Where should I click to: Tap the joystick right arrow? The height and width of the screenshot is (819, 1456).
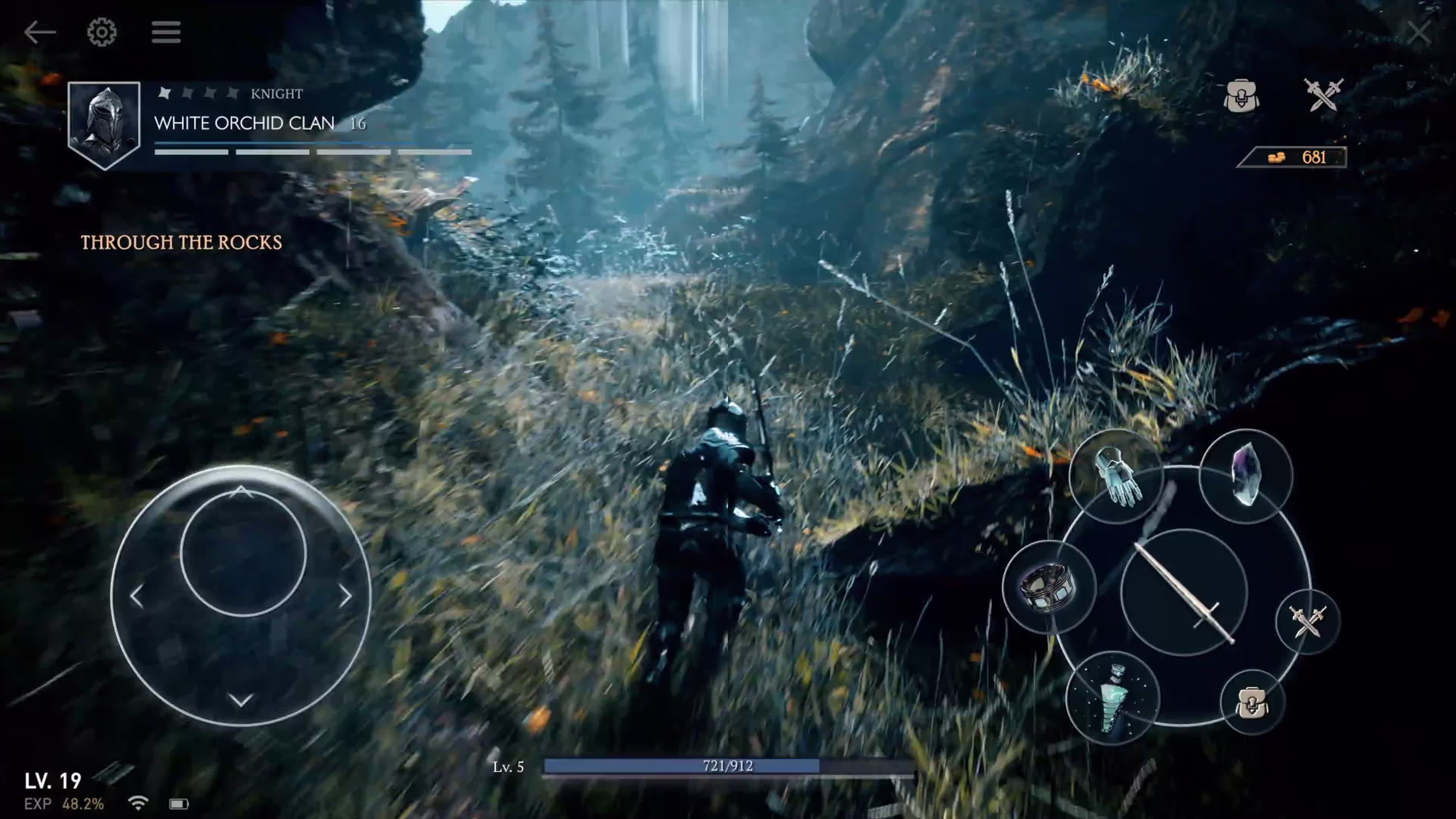tap(345, 596)
